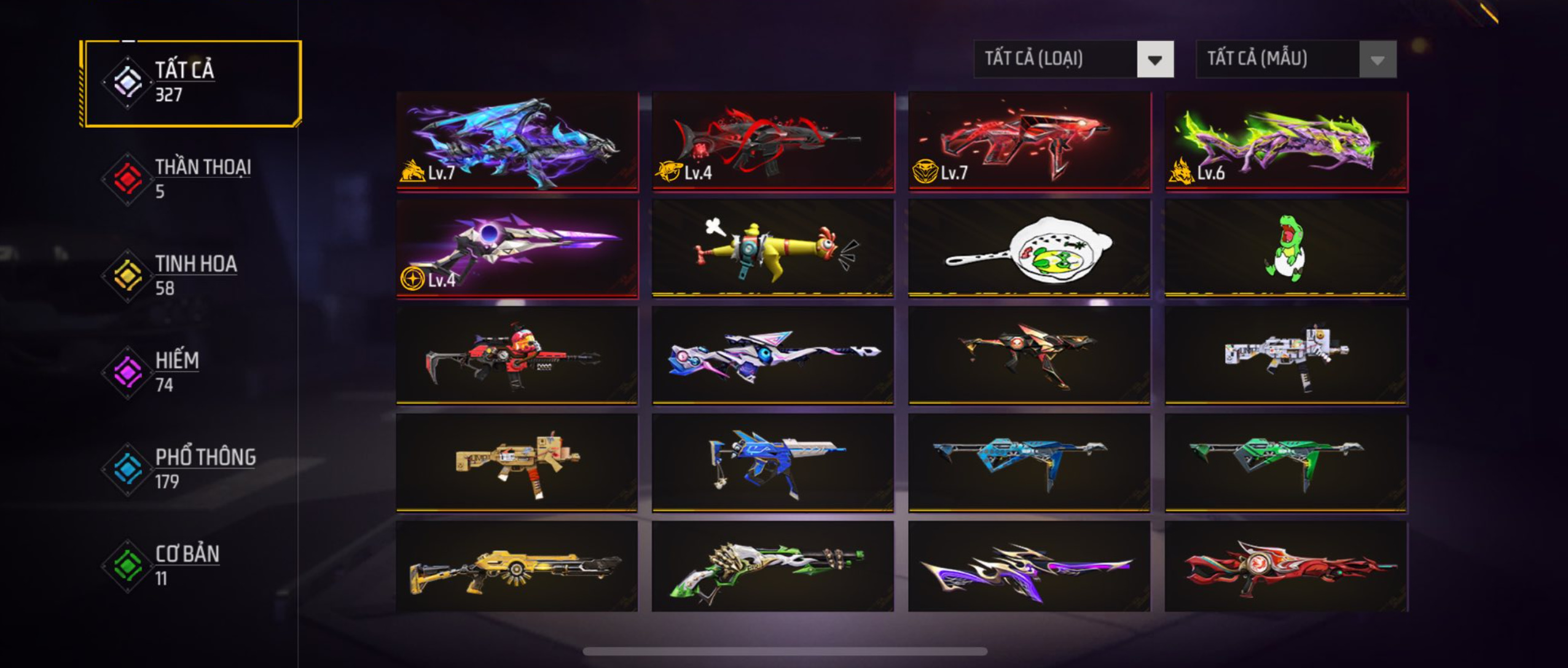The height and width of the screenshot is (668, 1568).
Task: Select the TẤT CẢ category tab
Action: [x=192, y=83]
